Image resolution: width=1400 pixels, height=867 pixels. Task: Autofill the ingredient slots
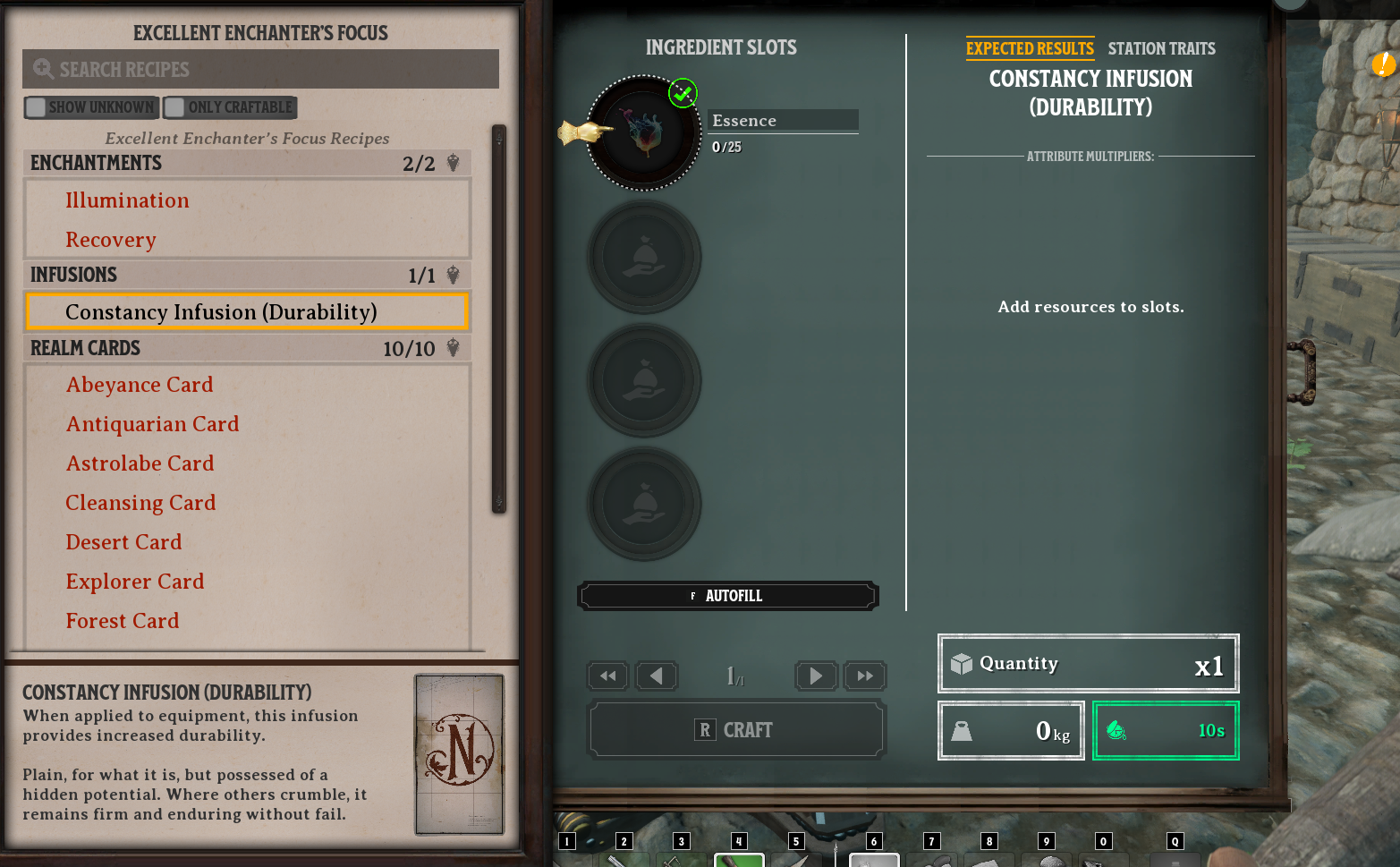pyautogui.click(x=727, y=596)
